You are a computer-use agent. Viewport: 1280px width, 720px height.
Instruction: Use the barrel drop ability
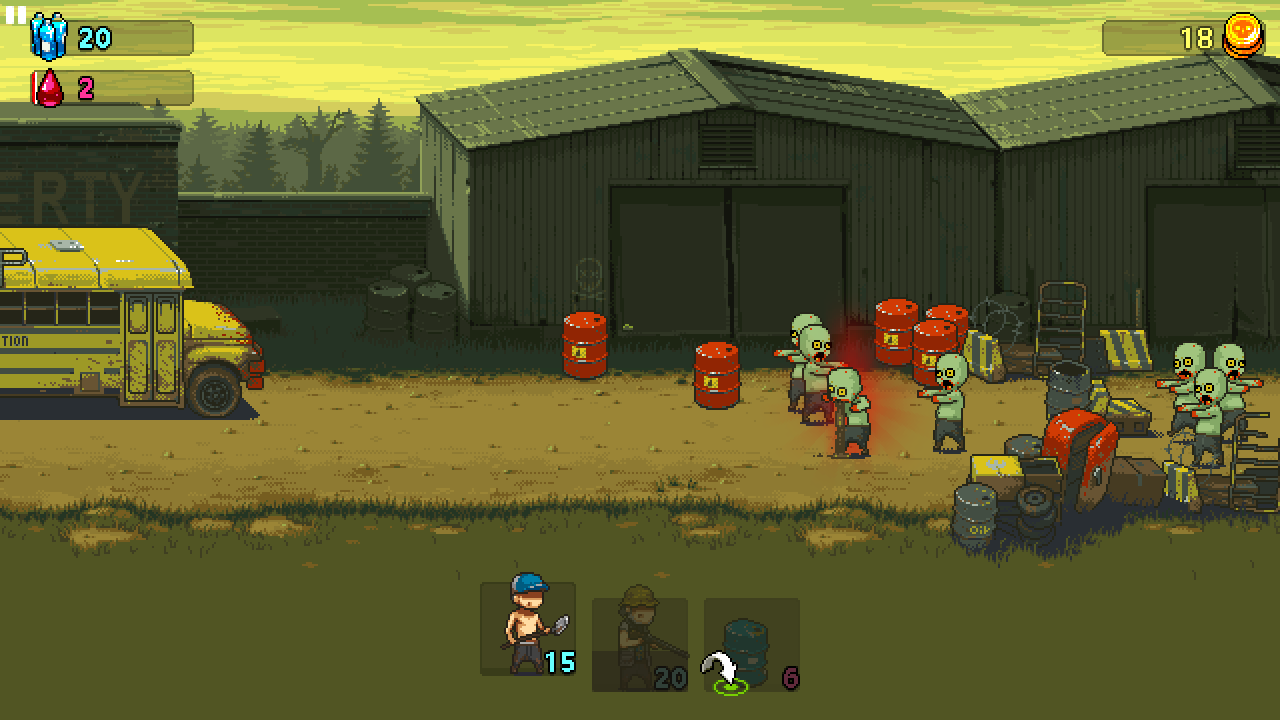click(751, 644)
